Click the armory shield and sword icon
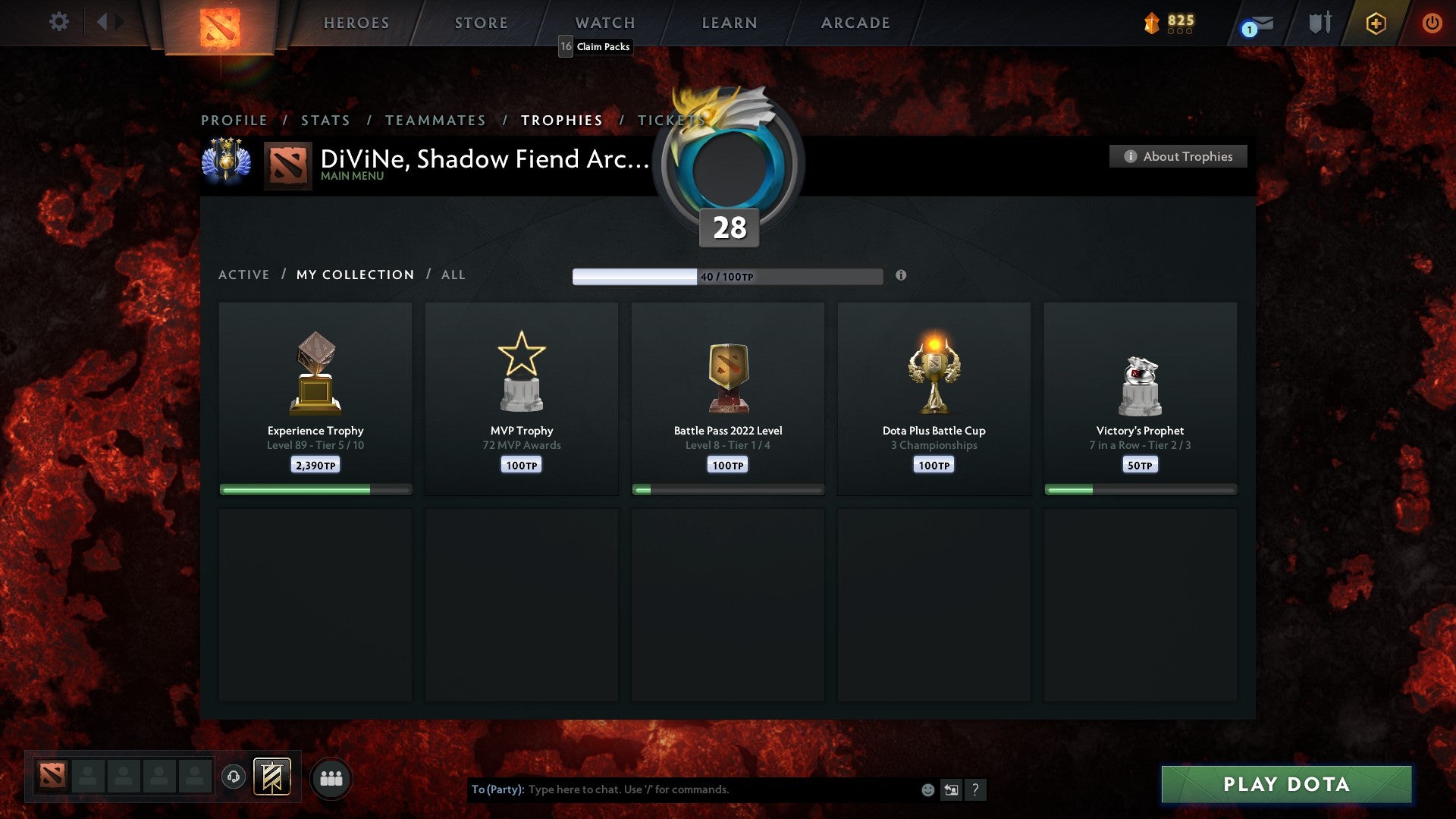Screen dimensions: 1456x819 click(1319, 22)
